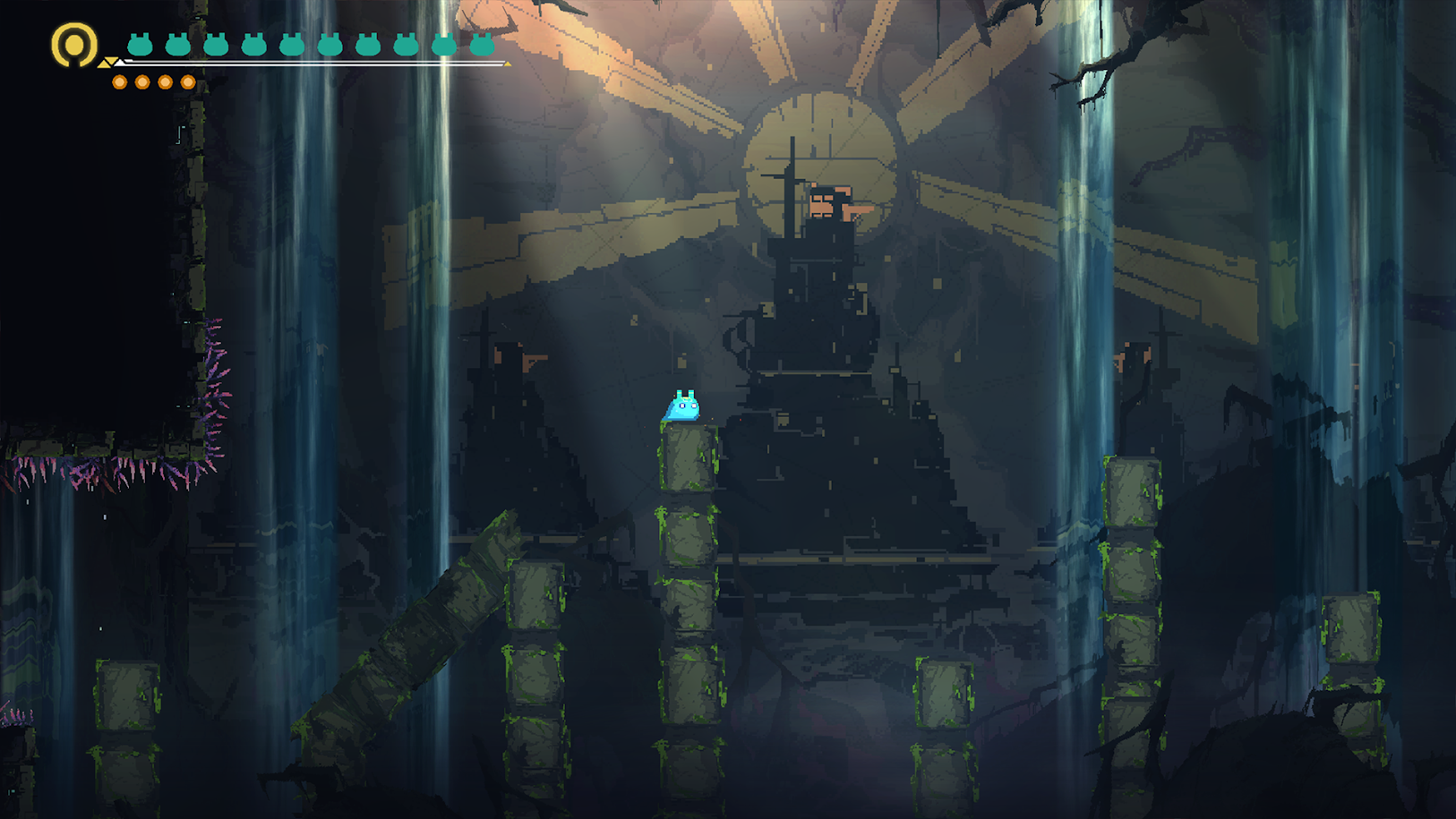Select the fourth orange dot in the HUD
Screen dimensions: 1456x819
(187, 81)
